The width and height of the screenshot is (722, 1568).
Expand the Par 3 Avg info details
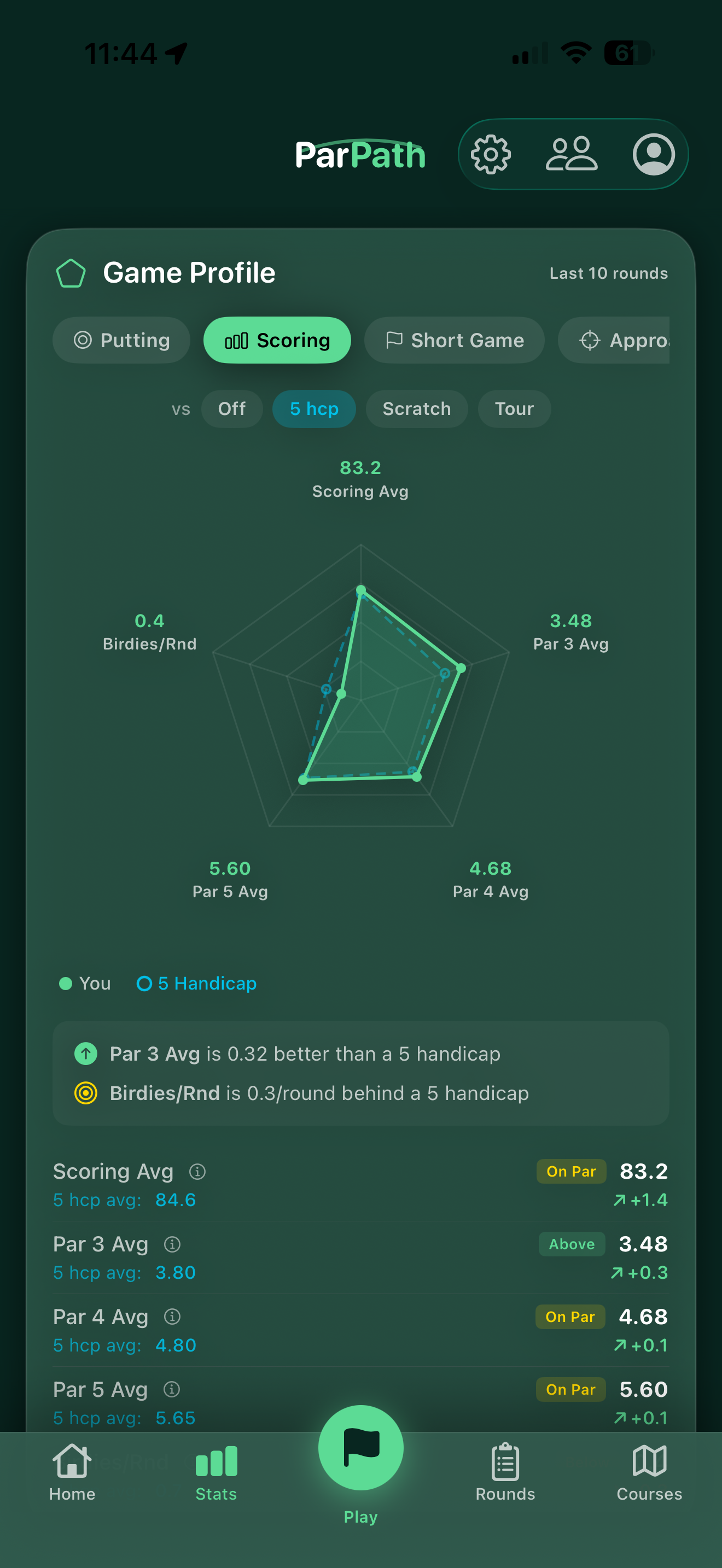coord(172,1245)
